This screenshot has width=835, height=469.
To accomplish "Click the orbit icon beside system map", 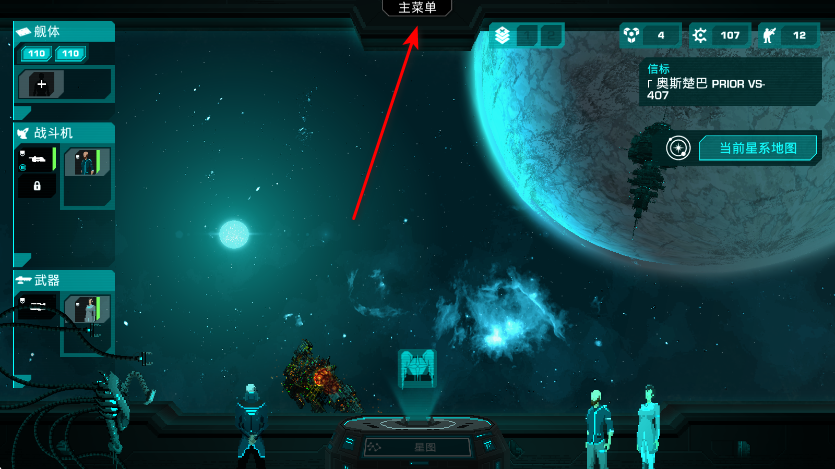I will coord(679,149).
